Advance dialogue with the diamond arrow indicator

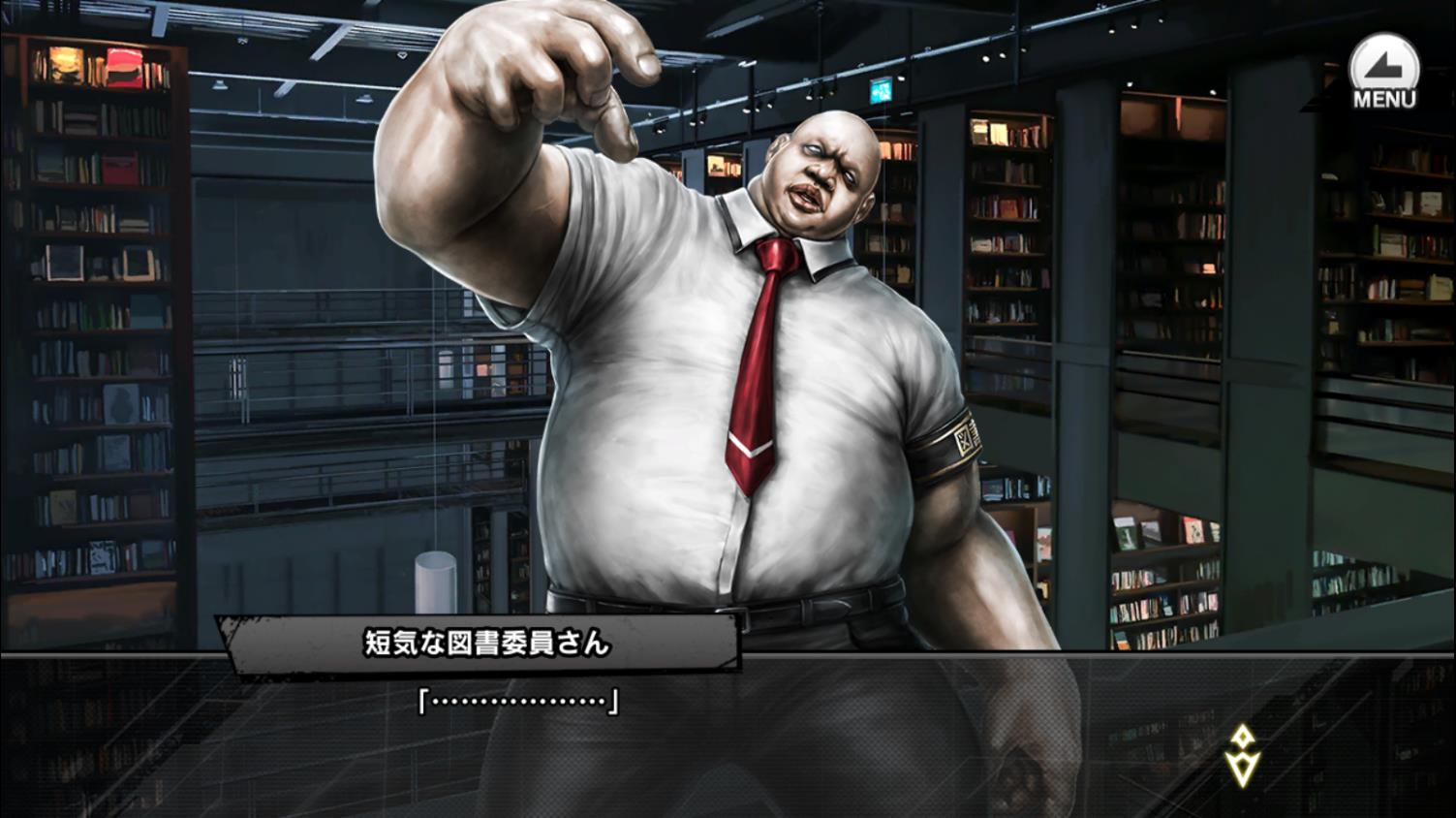pos(1242,755)
